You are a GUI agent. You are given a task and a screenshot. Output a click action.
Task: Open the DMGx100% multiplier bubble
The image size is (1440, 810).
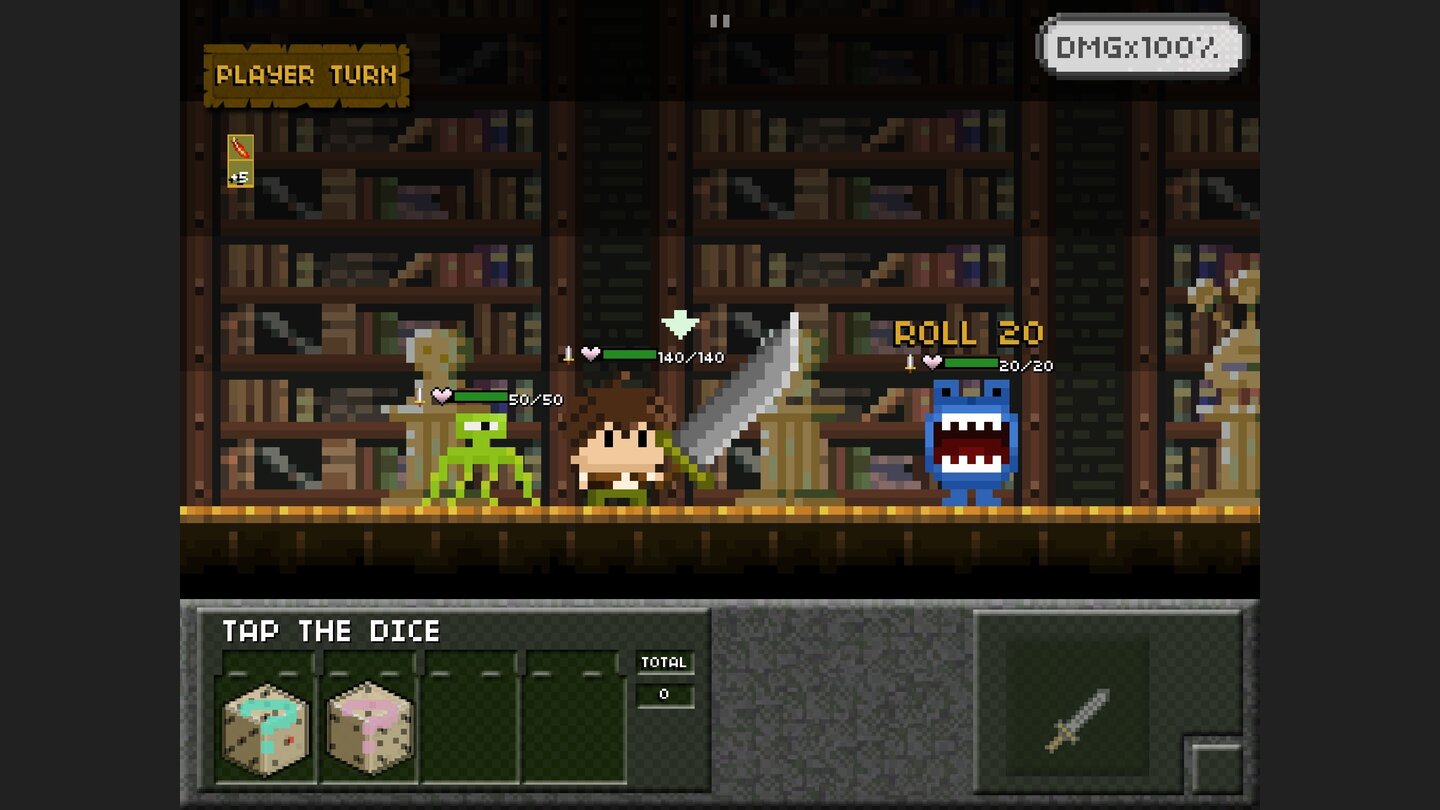click(x=1140, y=44)
